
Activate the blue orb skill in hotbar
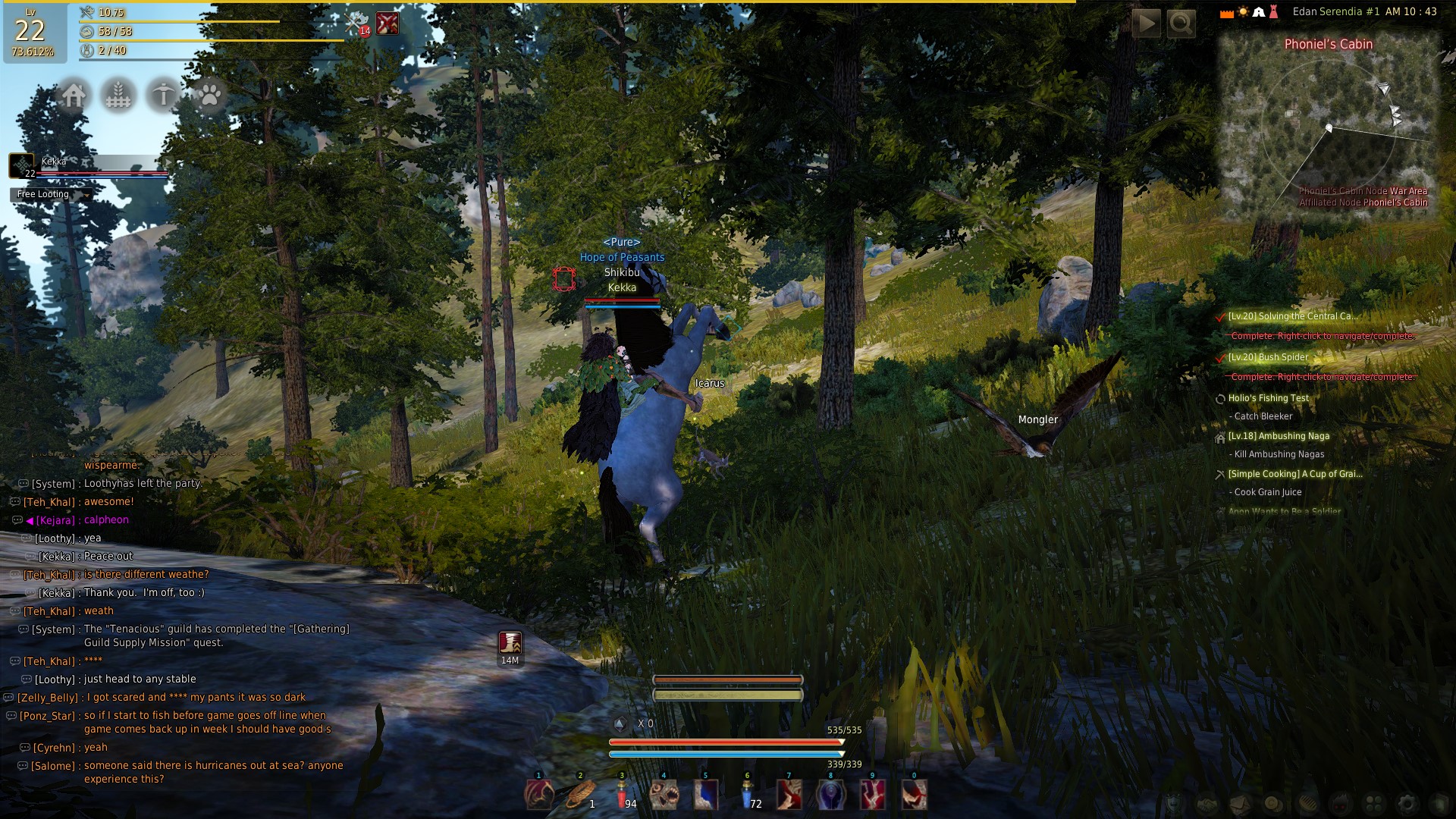[x=830, y=795]
